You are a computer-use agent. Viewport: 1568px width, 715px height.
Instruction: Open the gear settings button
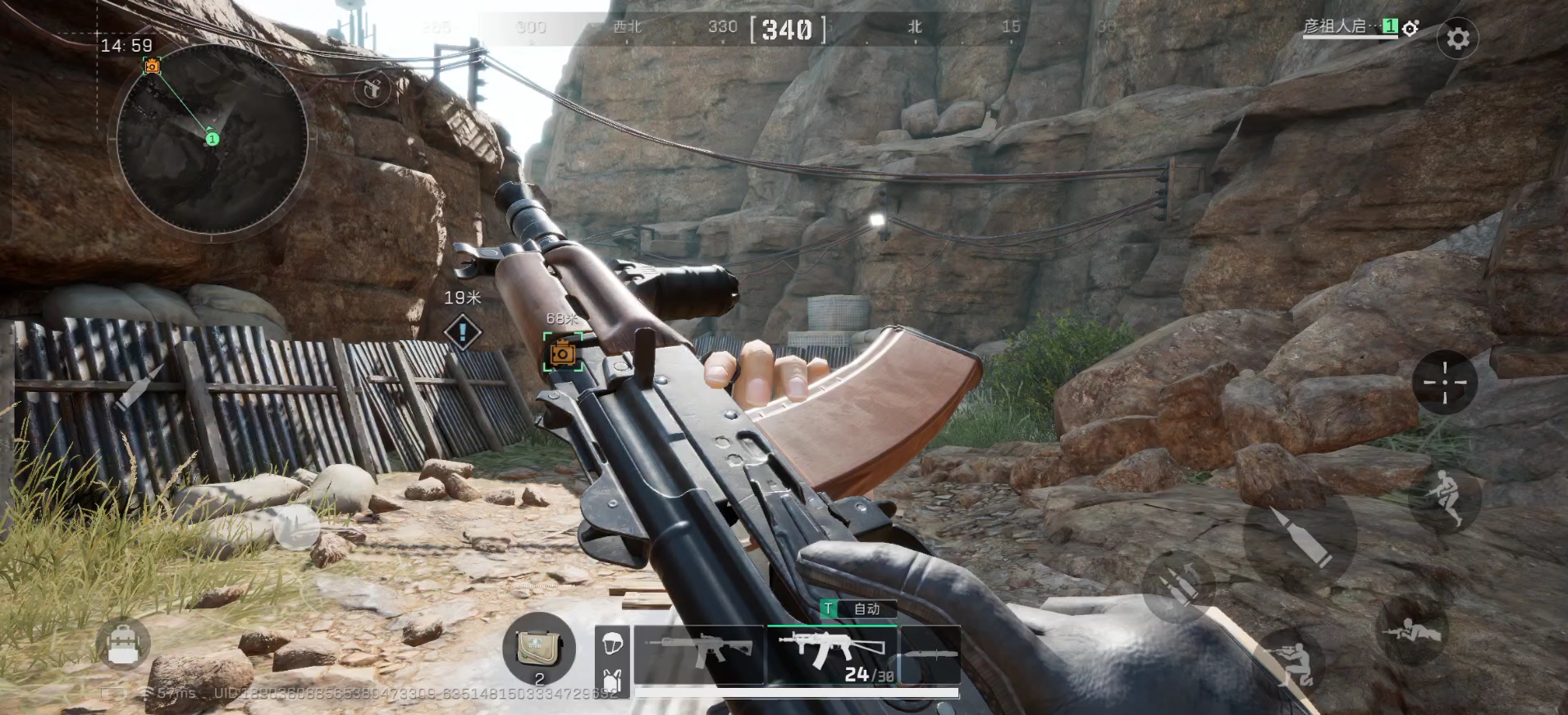(x=1457, y=39)
